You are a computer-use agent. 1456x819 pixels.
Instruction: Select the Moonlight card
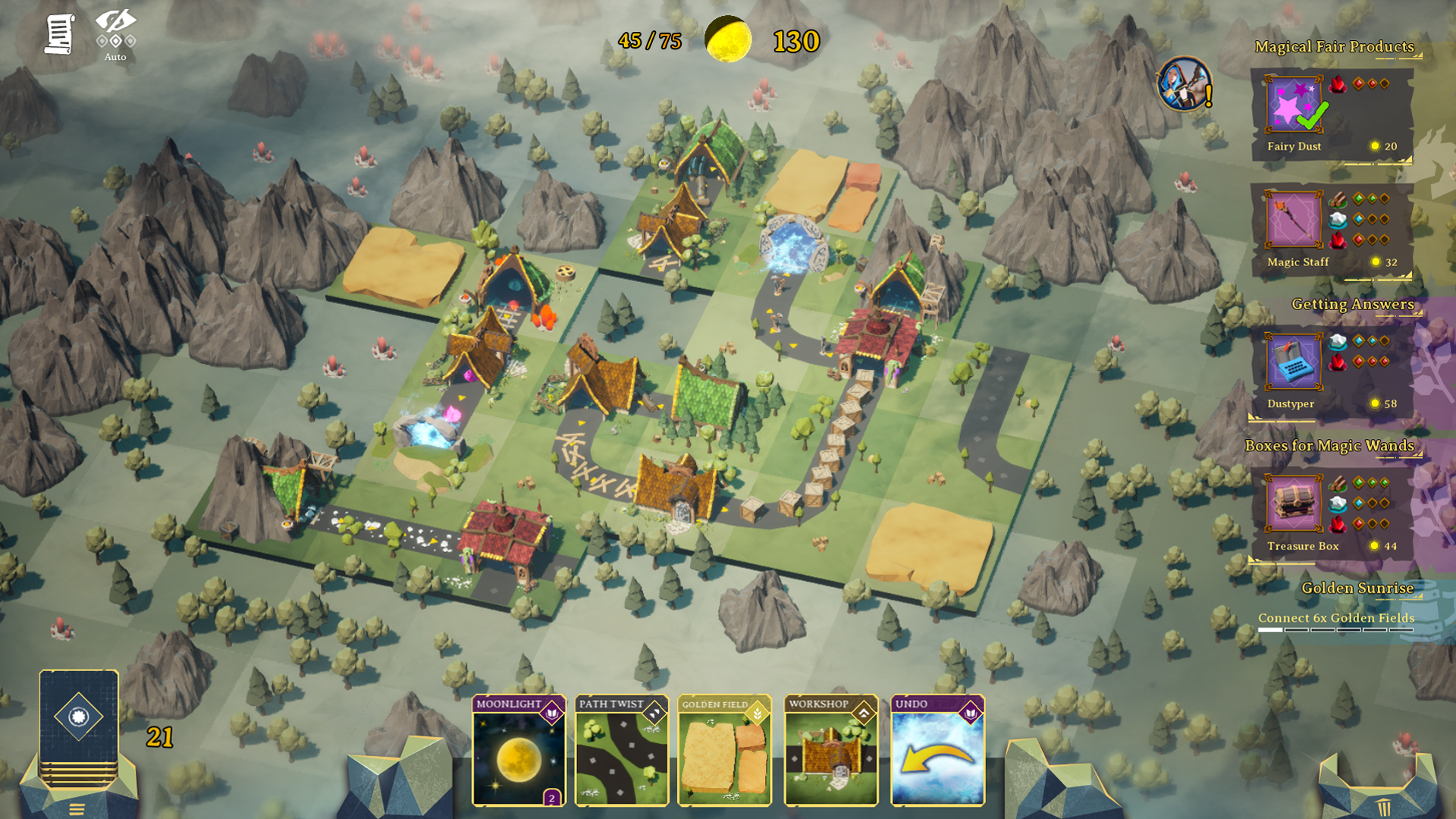point(519,750)
